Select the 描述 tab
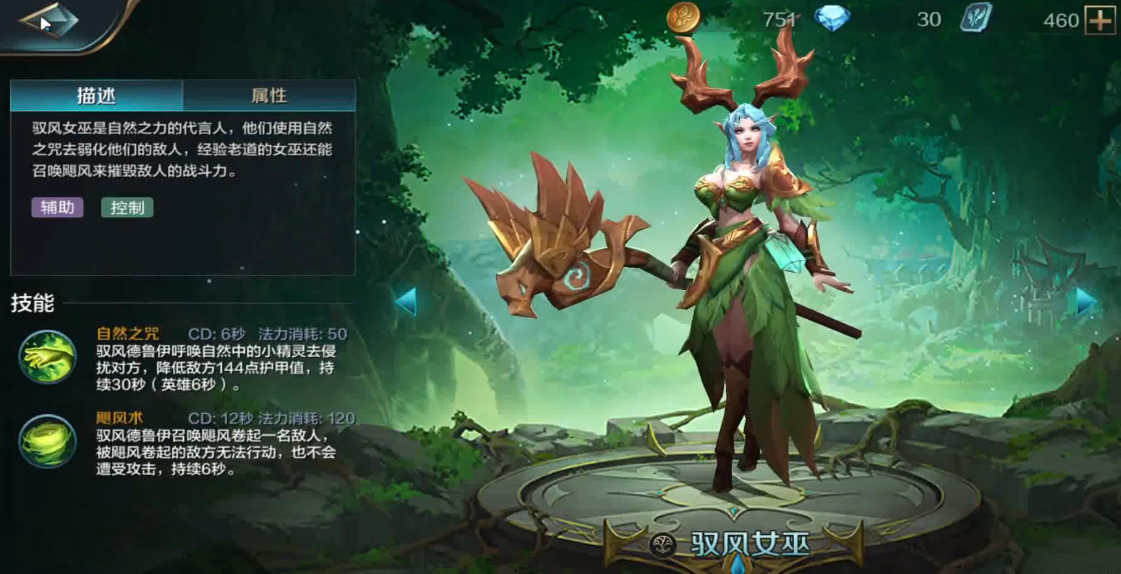Screen dimensions: 1121x574 point(97,96)
